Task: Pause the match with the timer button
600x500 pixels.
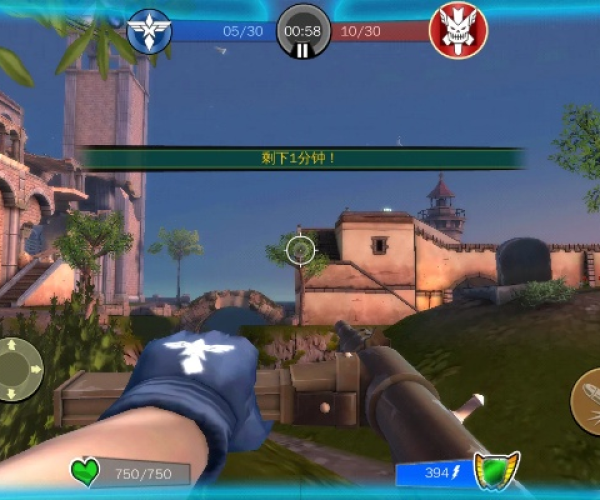Action: (303, 33)
